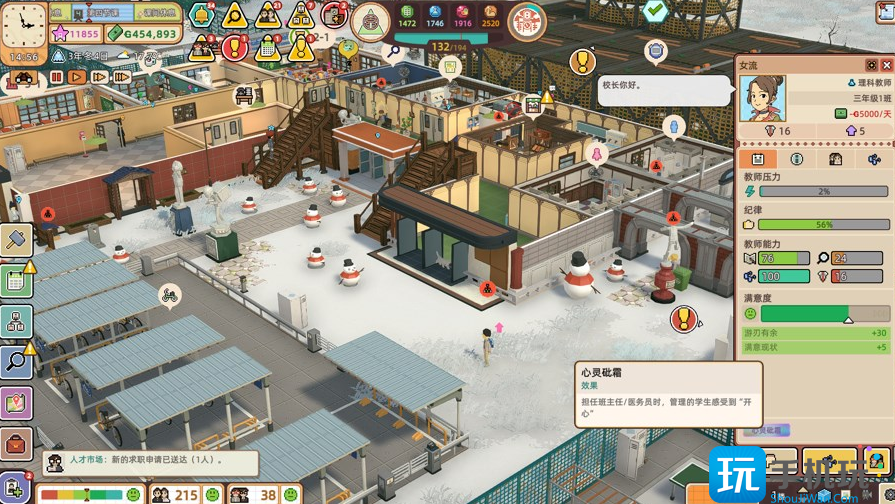Open the bell notification alert
The height and width of the screenshot is (504, 895).
[x=202, y=16]
